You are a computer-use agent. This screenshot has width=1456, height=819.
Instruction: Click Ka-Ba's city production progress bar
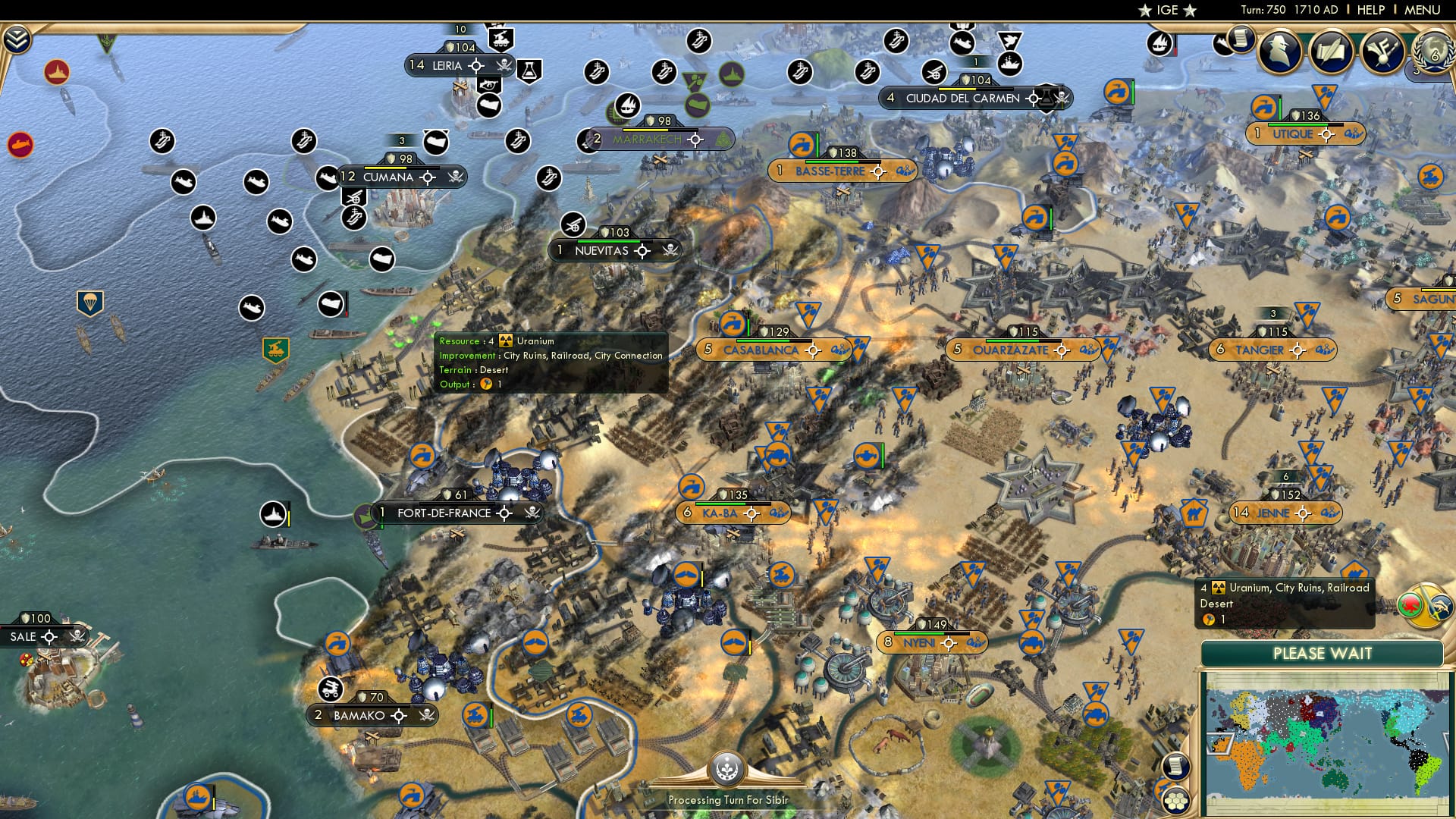pos(733,504)
